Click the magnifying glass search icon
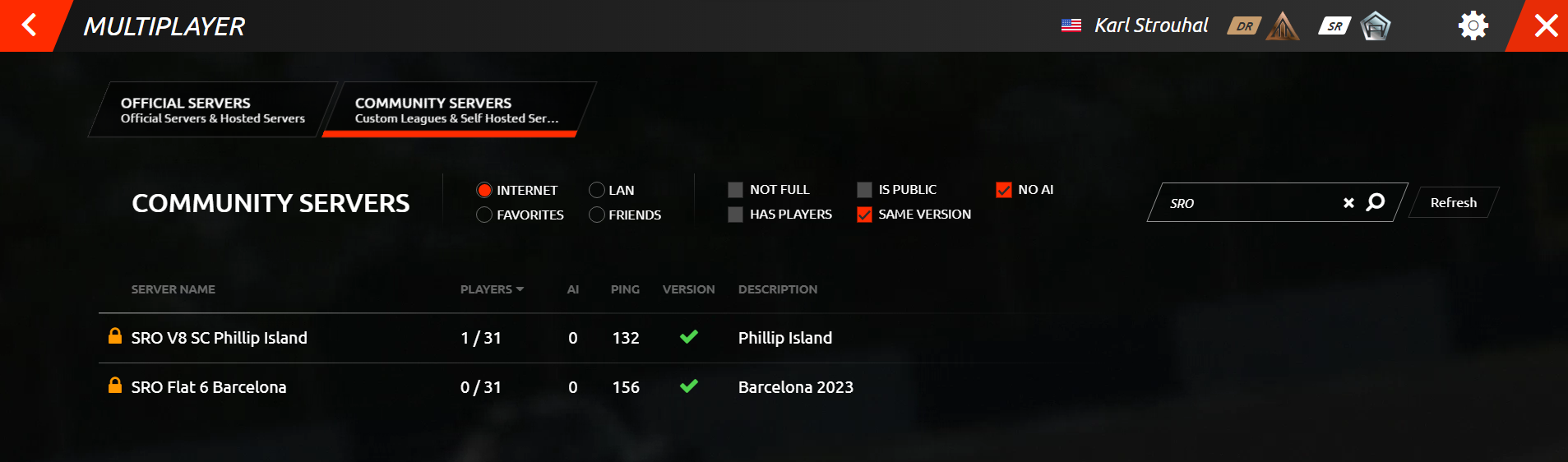Screen dimensions: 1568x462 pos(1375,202)
